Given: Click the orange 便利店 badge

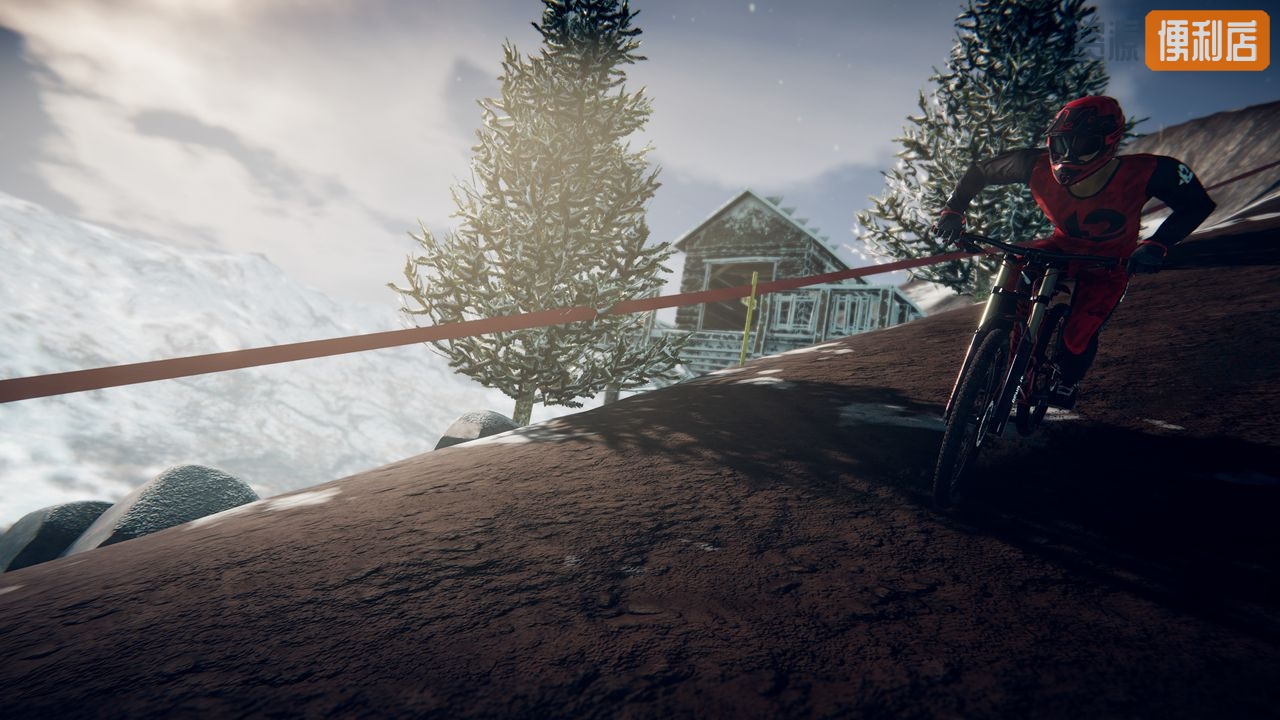Looking at the screenshot, I should point(1207,40).
